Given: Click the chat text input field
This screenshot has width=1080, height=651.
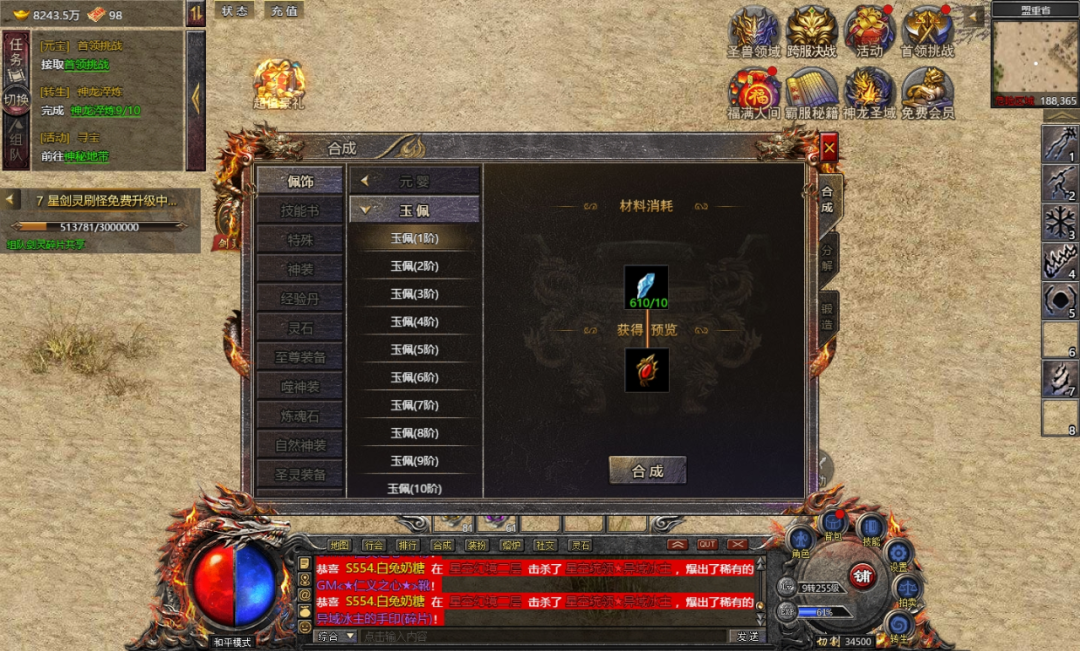Looking at the screenshot, I should (x=540, y=636).
